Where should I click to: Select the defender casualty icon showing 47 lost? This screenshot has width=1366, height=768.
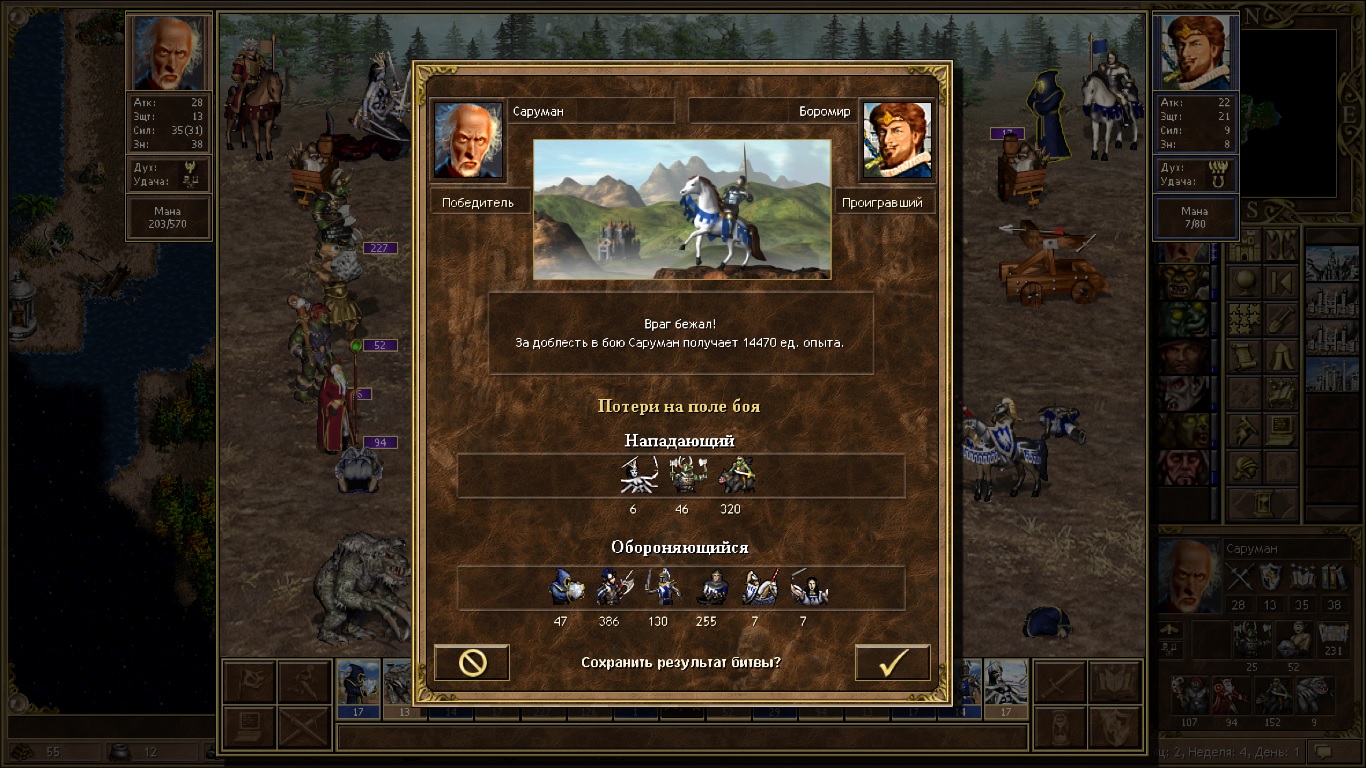point(565,588)
